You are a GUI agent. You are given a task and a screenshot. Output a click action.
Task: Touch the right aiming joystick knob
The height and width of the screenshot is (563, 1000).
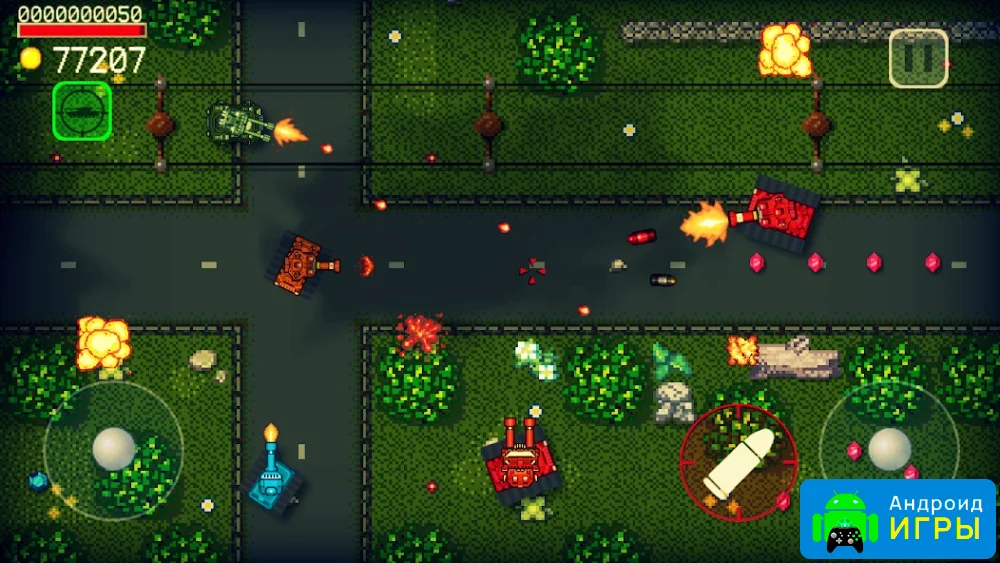888,449
